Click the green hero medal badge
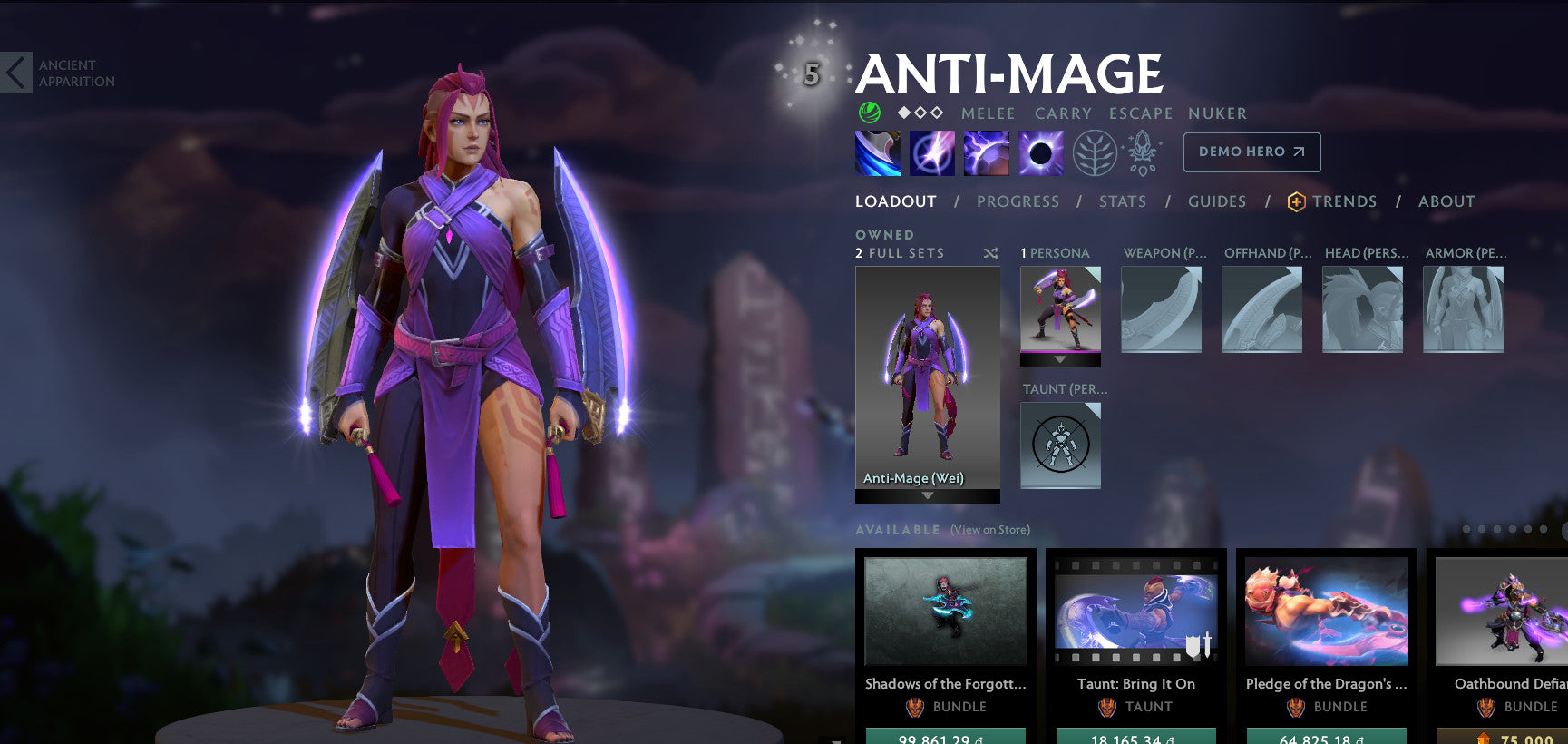 (x=870, y=113)
